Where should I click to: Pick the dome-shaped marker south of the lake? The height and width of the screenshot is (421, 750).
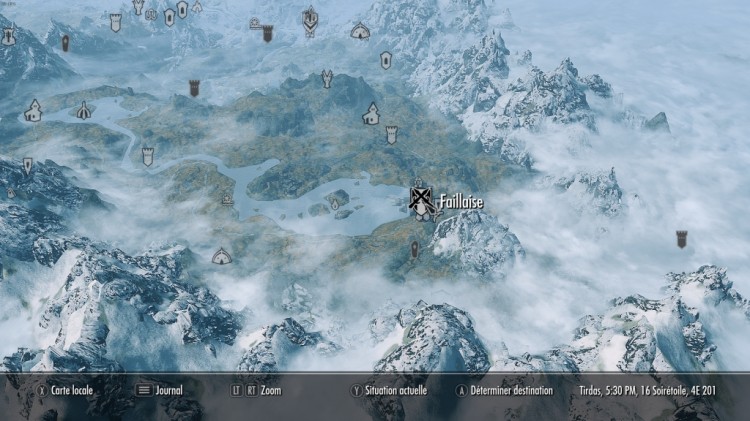pos(222,257)
